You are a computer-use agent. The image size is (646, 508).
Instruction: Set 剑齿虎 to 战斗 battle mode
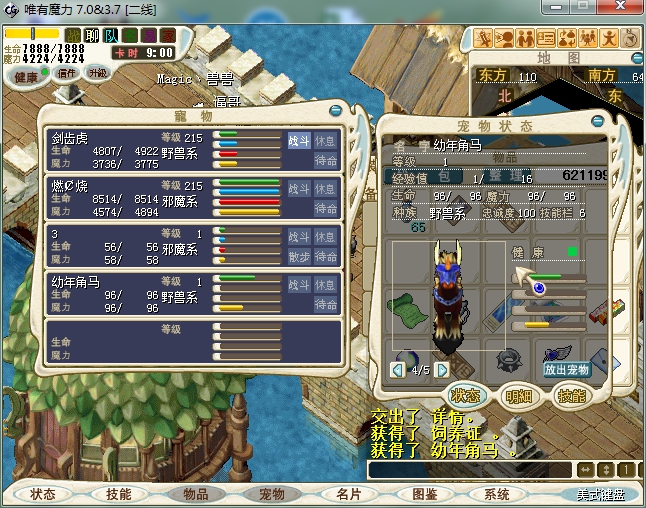click(x=299, y=141)
